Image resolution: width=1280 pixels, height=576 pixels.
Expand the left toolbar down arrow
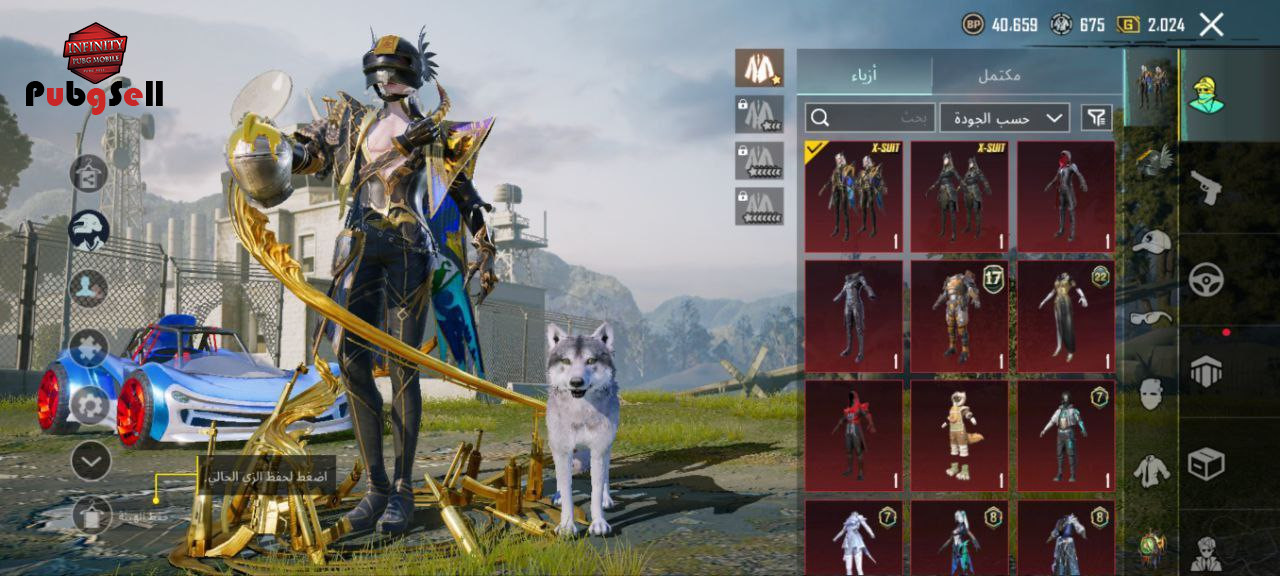pyautogui.click(x=91, y=461)
